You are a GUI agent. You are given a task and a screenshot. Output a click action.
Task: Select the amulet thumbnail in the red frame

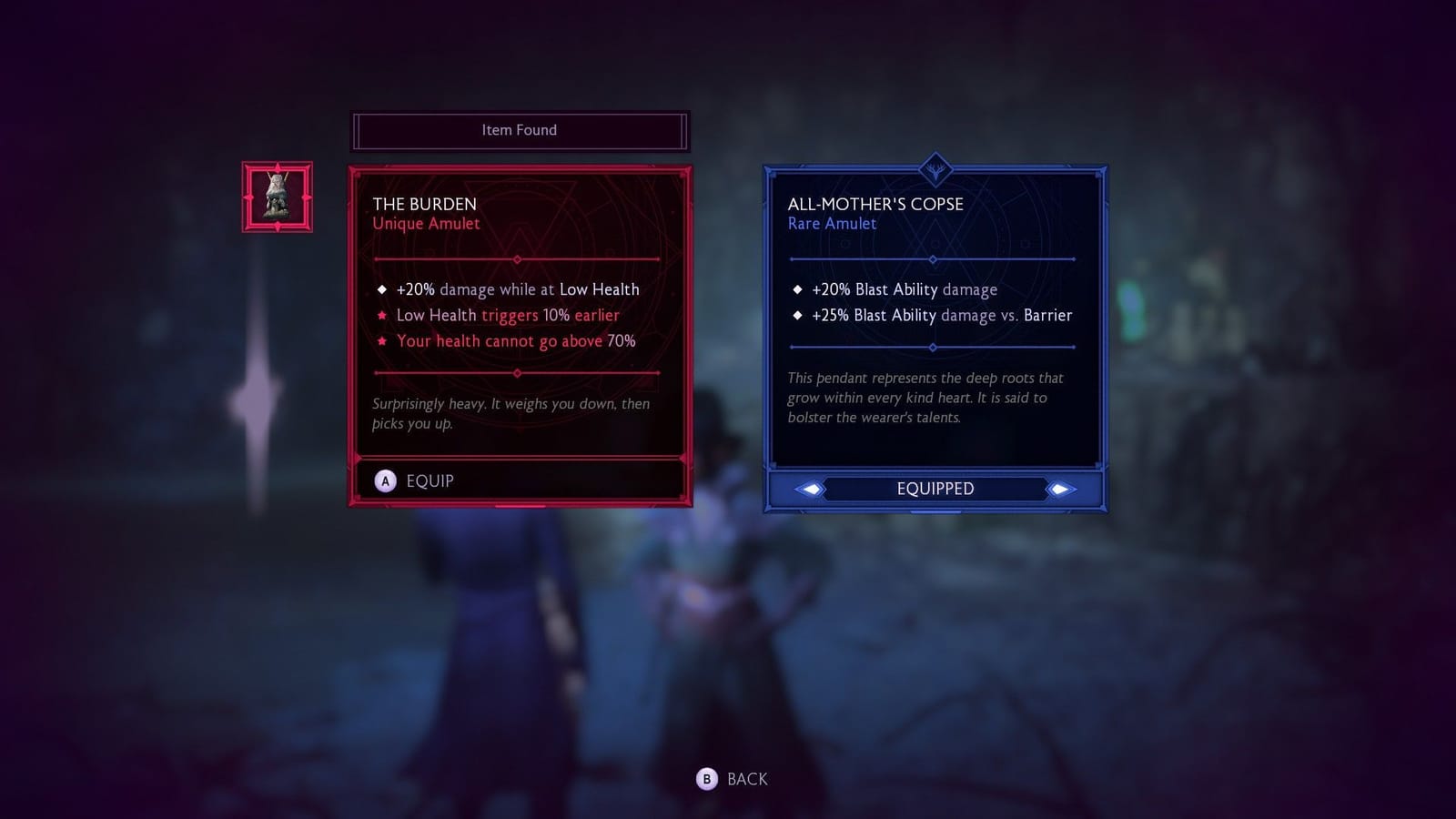coord(276,195)
